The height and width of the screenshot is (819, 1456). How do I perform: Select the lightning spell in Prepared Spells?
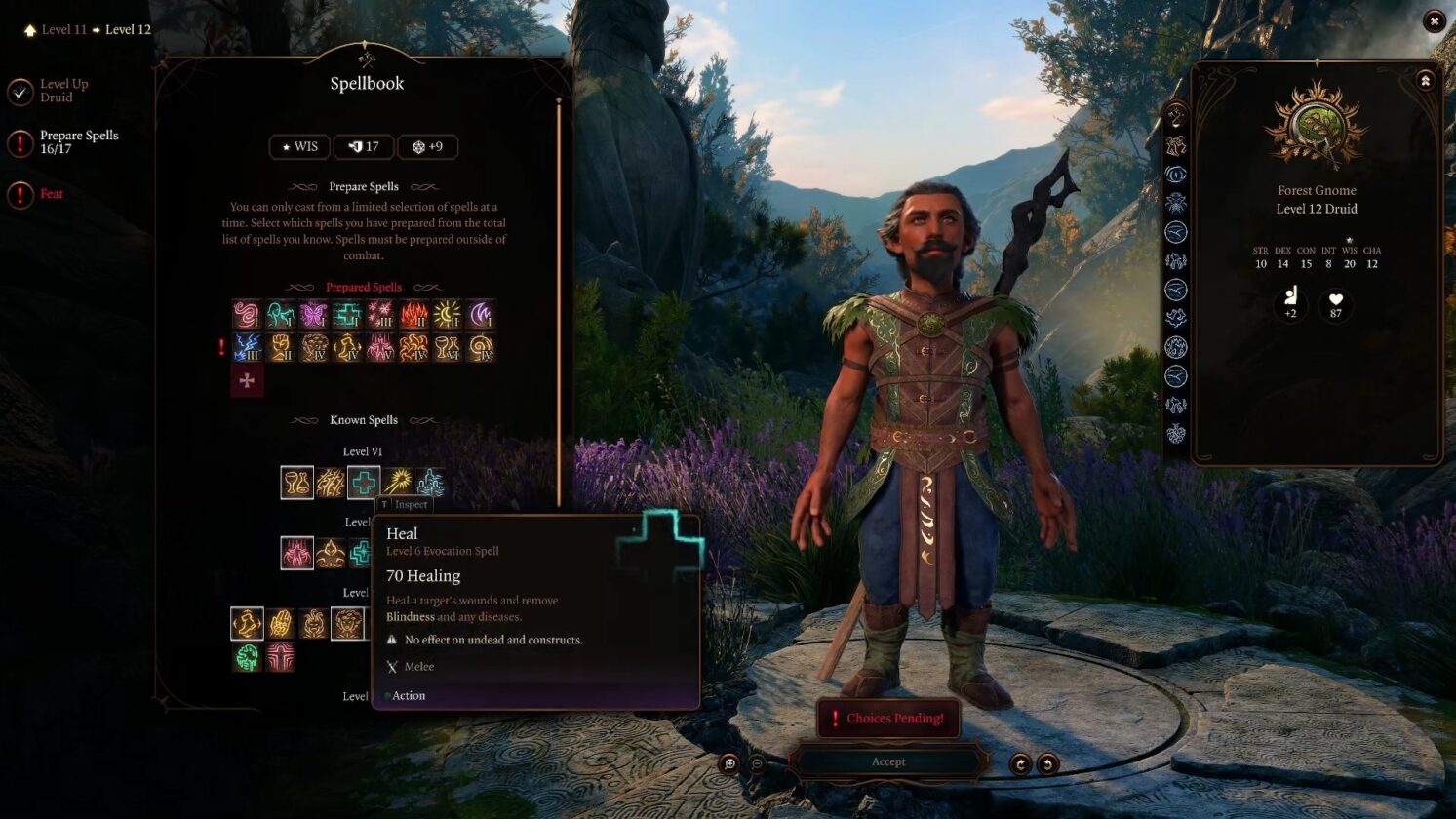tap(248, 348)
